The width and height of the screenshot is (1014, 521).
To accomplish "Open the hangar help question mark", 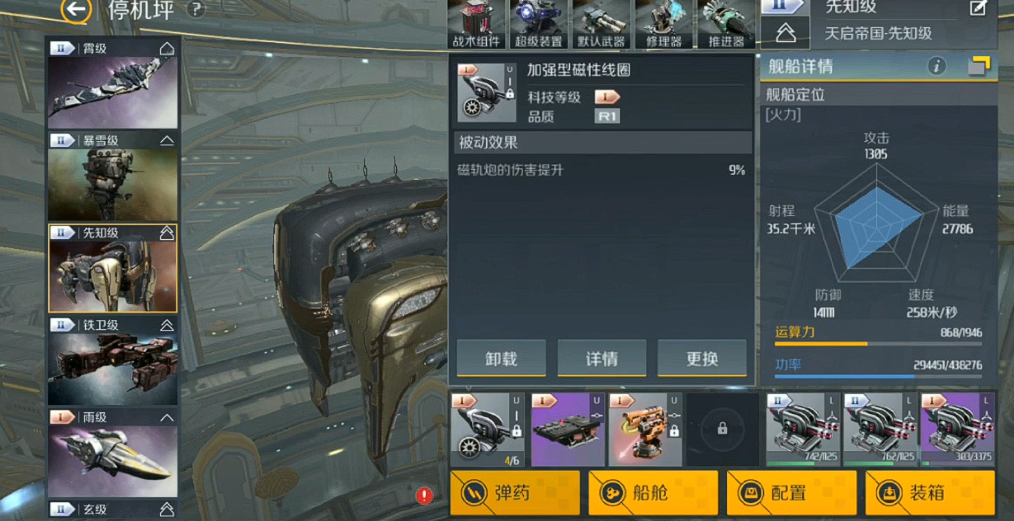I will coord(196,10).
